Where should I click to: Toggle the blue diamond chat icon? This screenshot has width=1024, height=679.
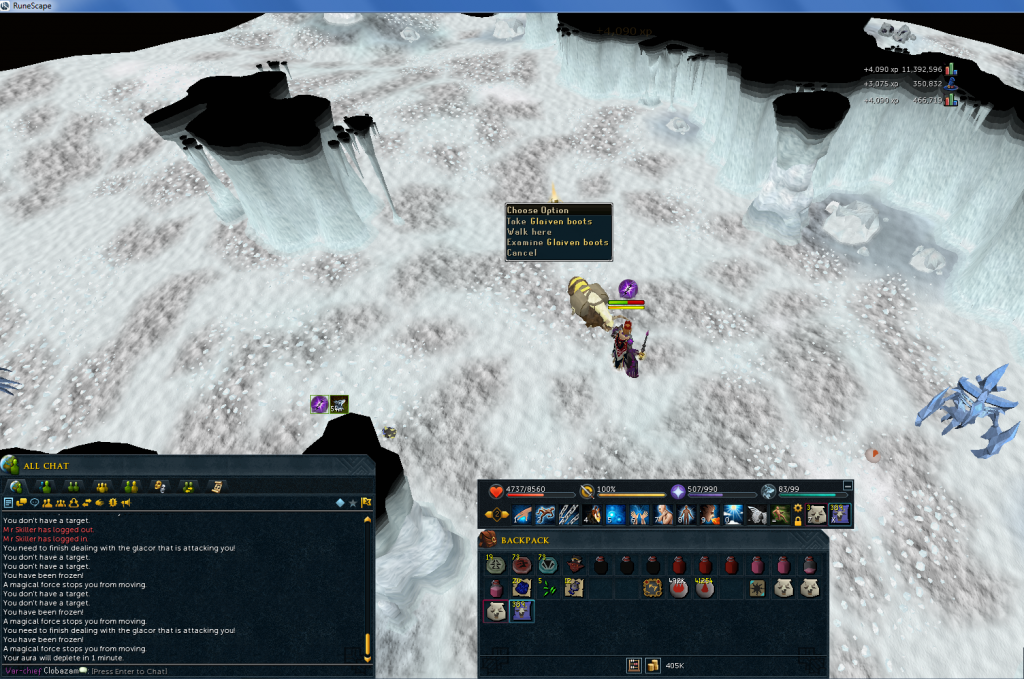point(339,502)
